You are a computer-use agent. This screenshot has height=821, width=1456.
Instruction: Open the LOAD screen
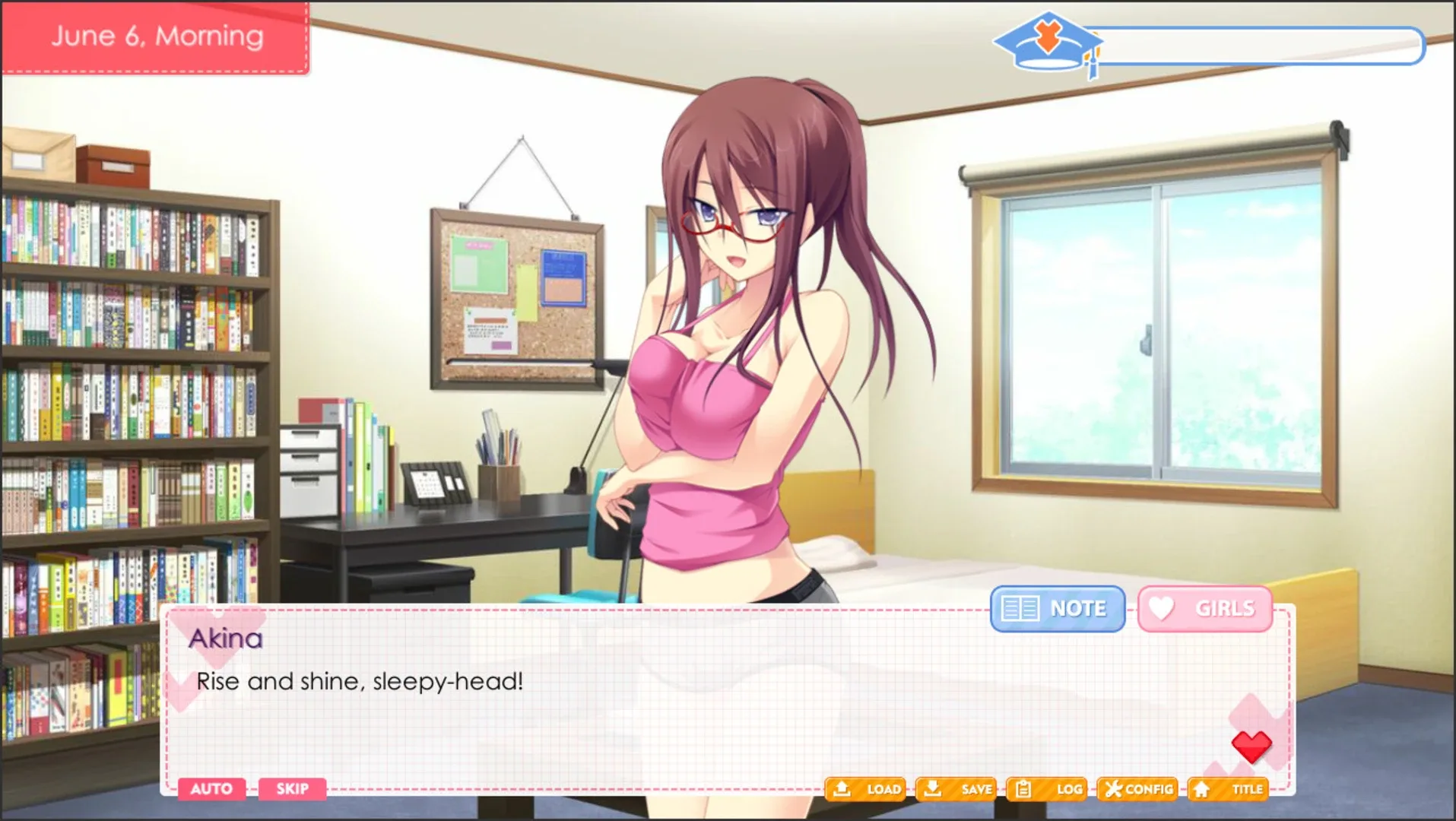867,789
